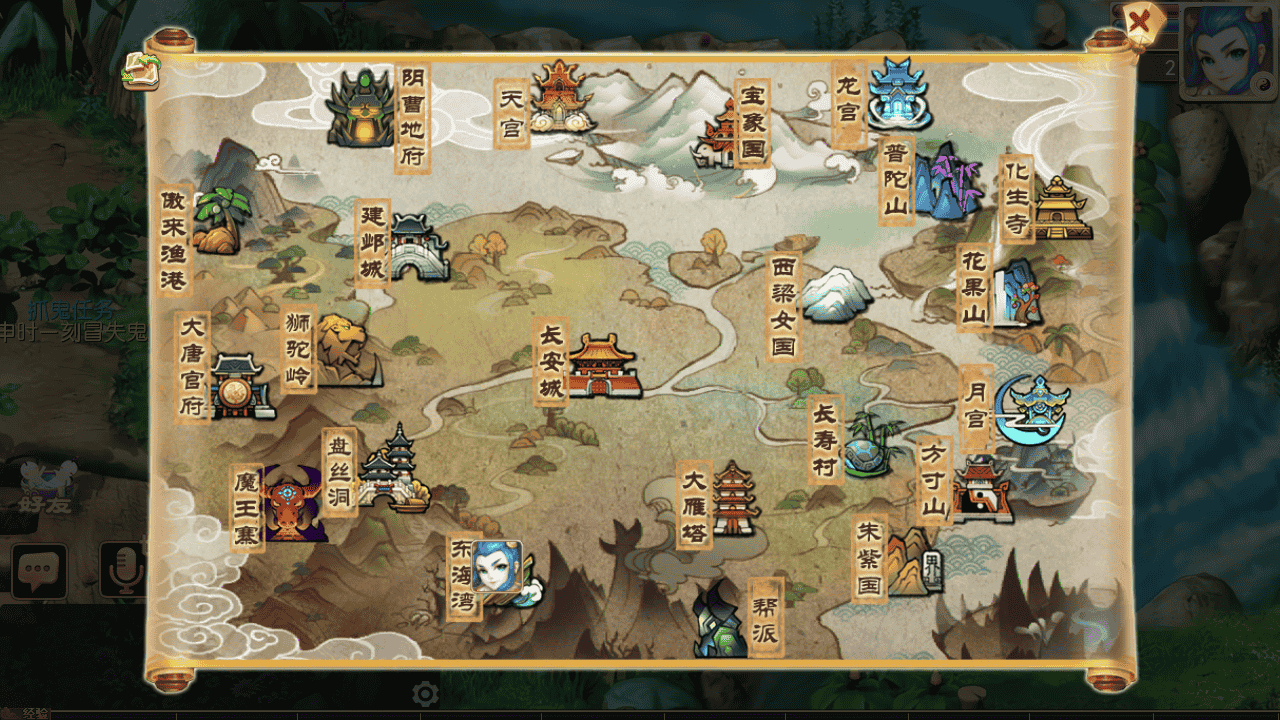Image resolution: width=1280 pixels, height=720 pixels.
Task: Pick the 化生寺 temple location
Action: 1060,209
